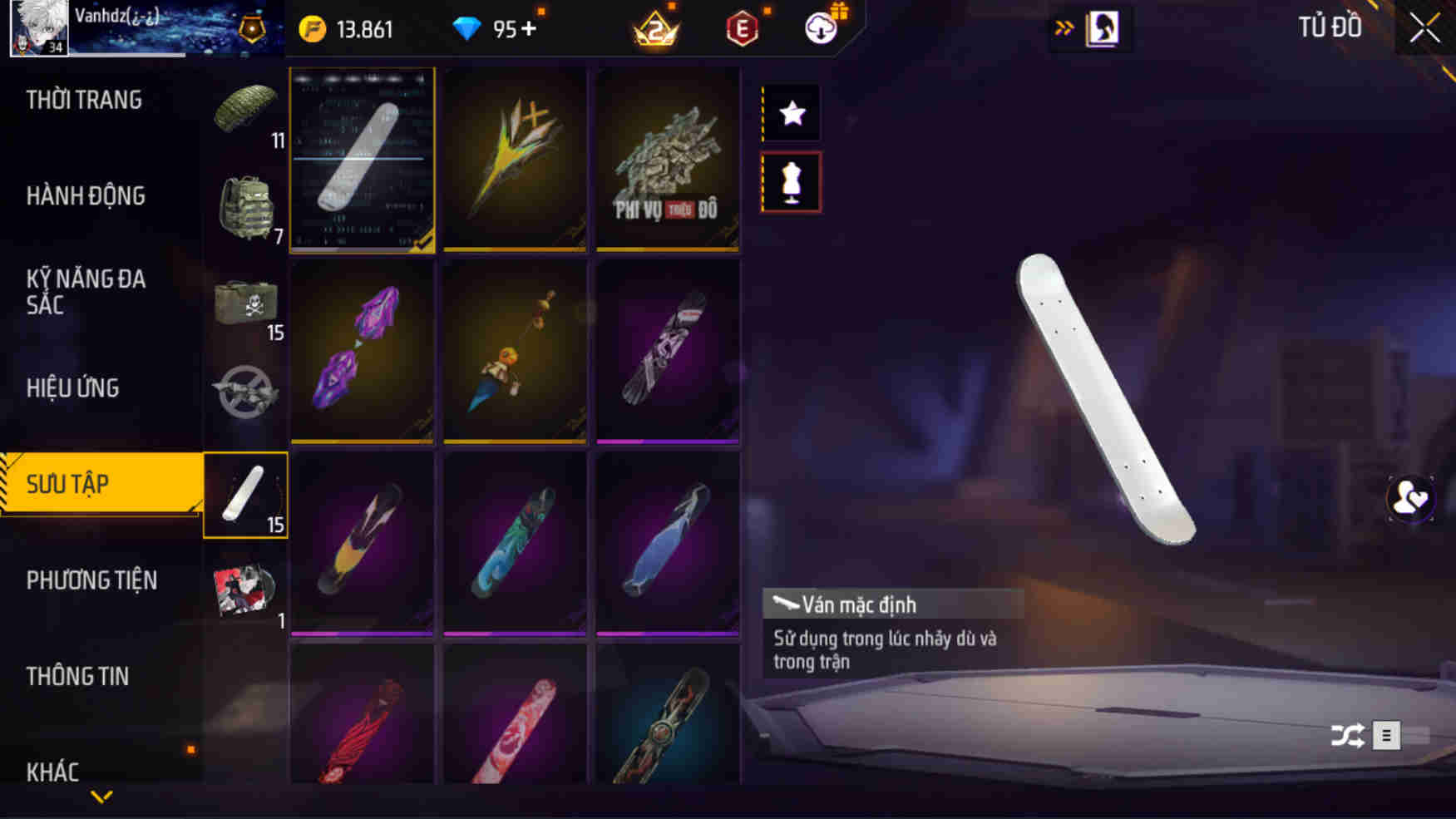Select the mannequin wardrobe preview icon
Viewport: 1456px width, 819px height.
click(790, 183)
